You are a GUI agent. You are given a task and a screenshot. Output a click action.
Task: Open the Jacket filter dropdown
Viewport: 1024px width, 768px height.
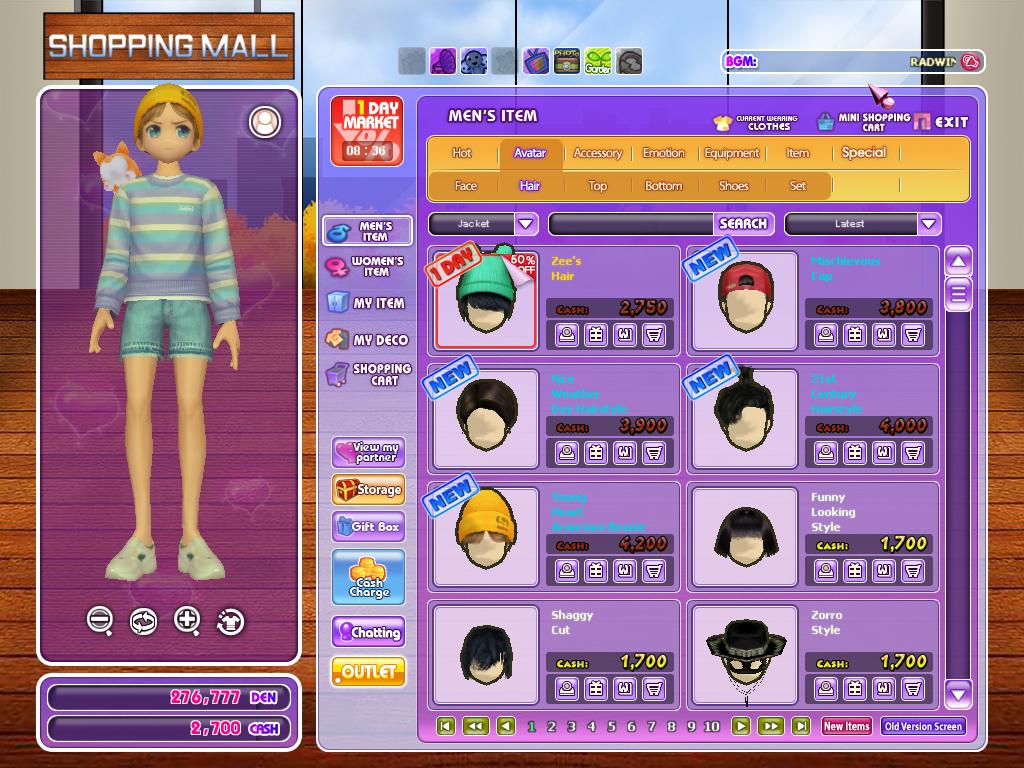click(x=526, y=224)
